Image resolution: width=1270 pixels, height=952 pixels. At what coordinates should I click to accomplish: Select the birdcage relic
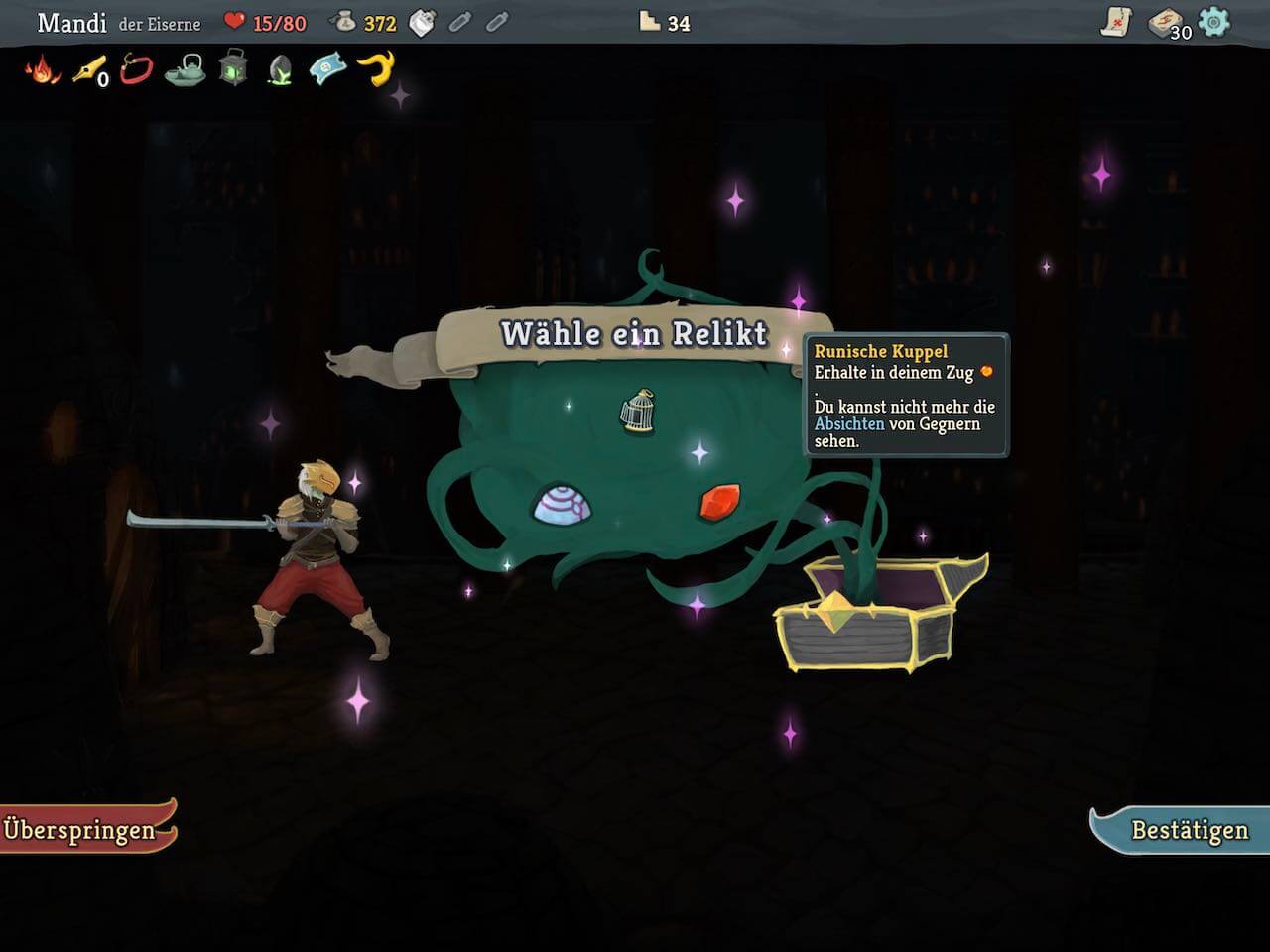point(638,411)
